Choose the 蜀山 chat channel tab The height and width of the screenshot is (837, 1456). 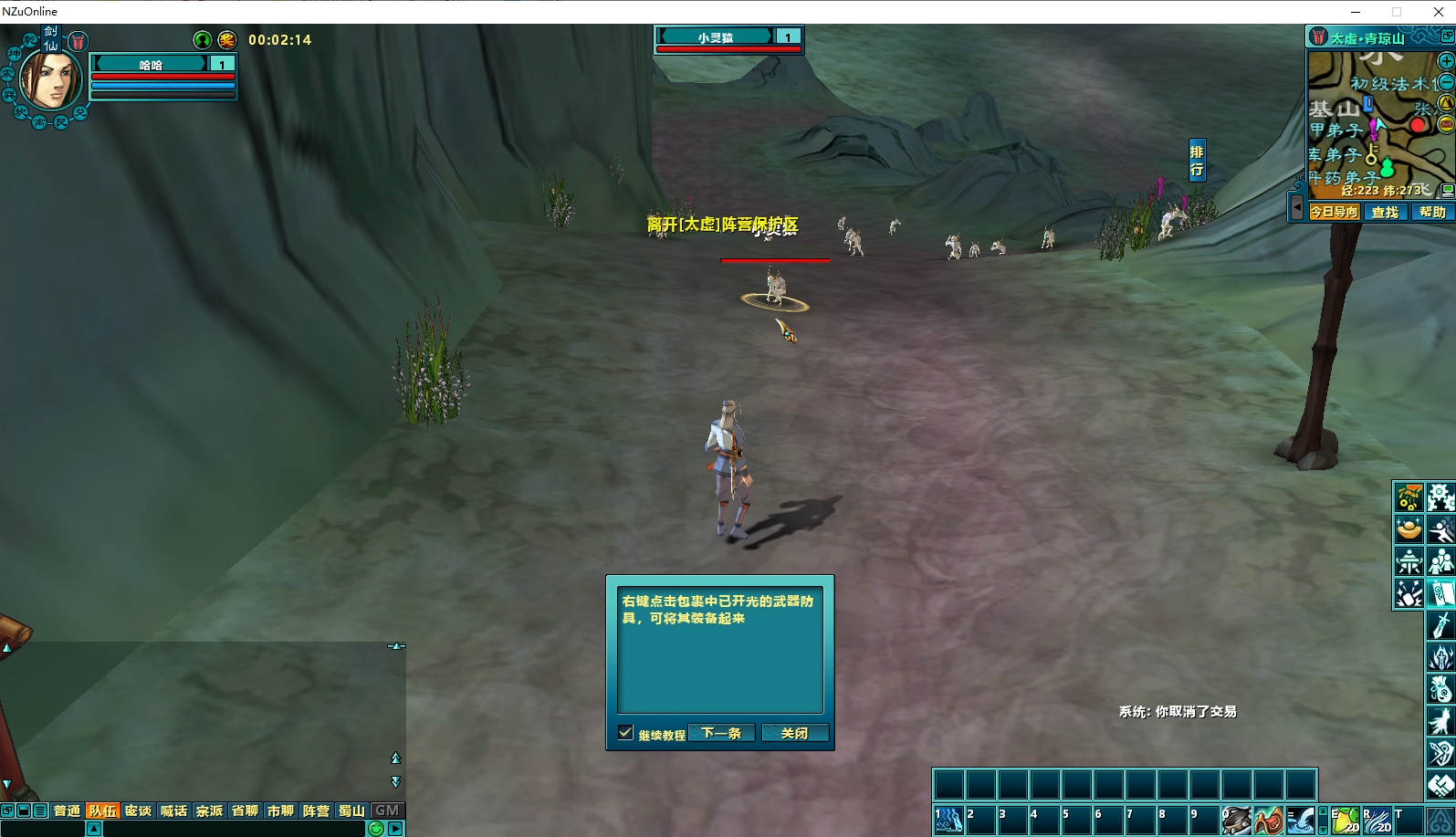pos(351,811)
